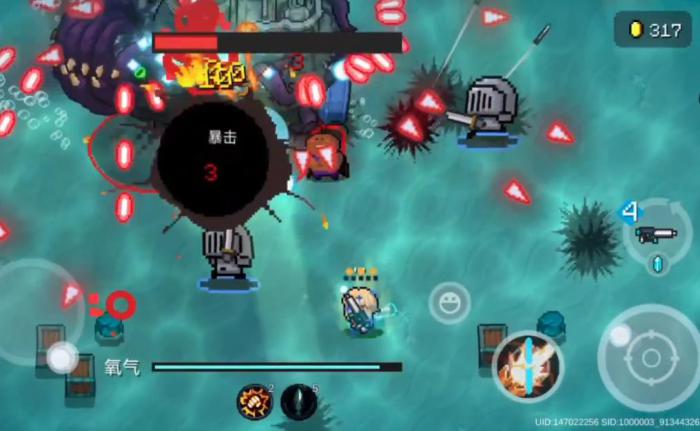Activate the flaming sword skill

pyautogui.click(x=527, y=366)
